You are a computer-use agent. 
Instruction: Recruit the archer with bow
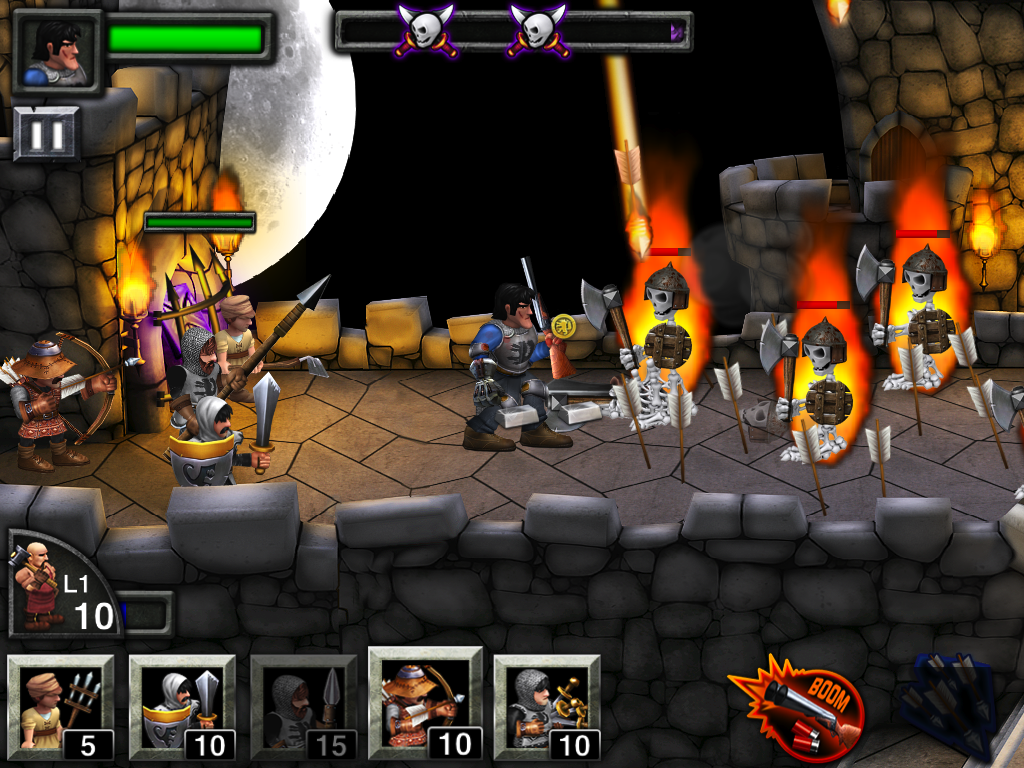coord(425,703)
